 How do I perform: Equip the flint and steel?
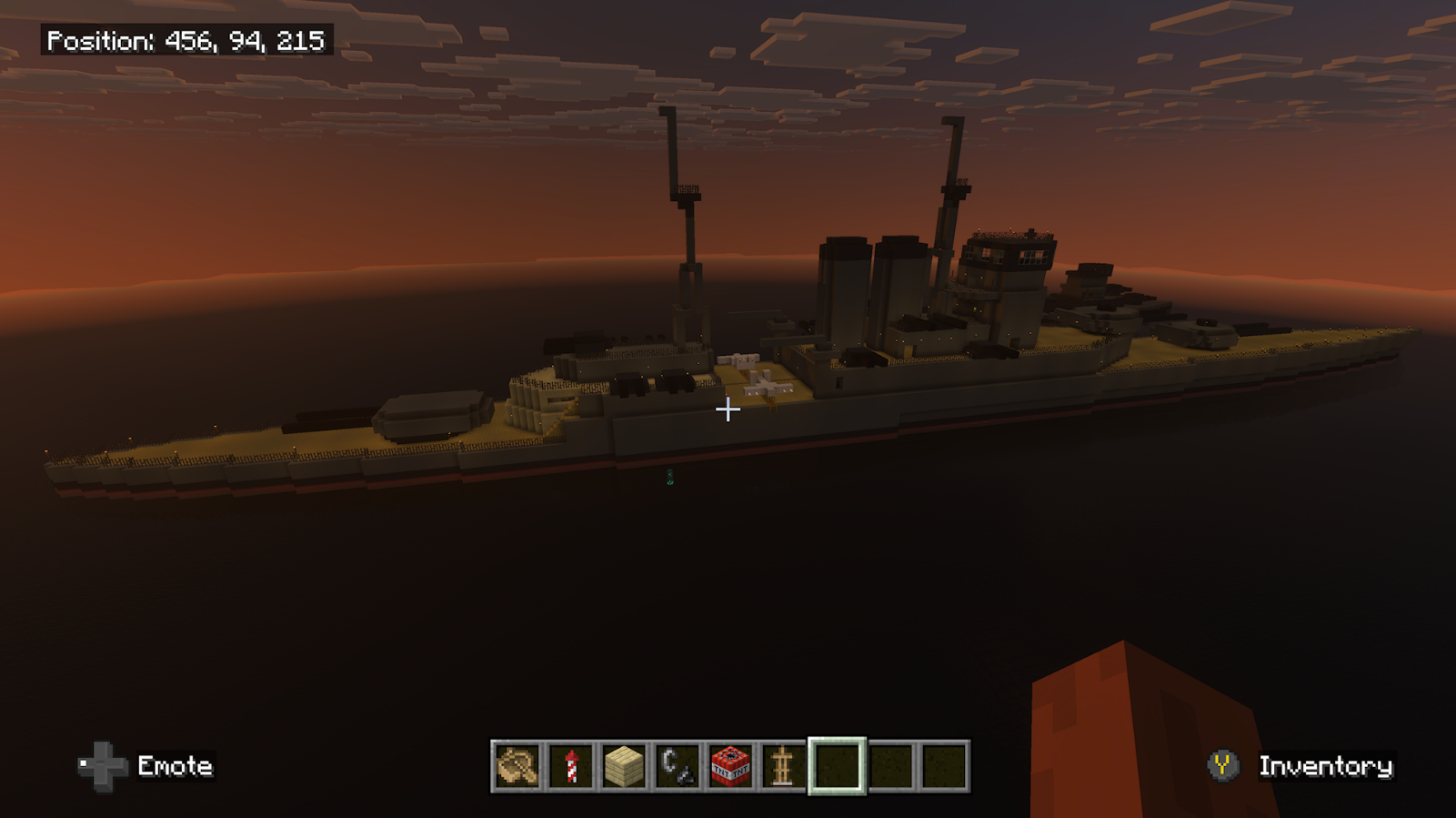[x=677, y=766]
